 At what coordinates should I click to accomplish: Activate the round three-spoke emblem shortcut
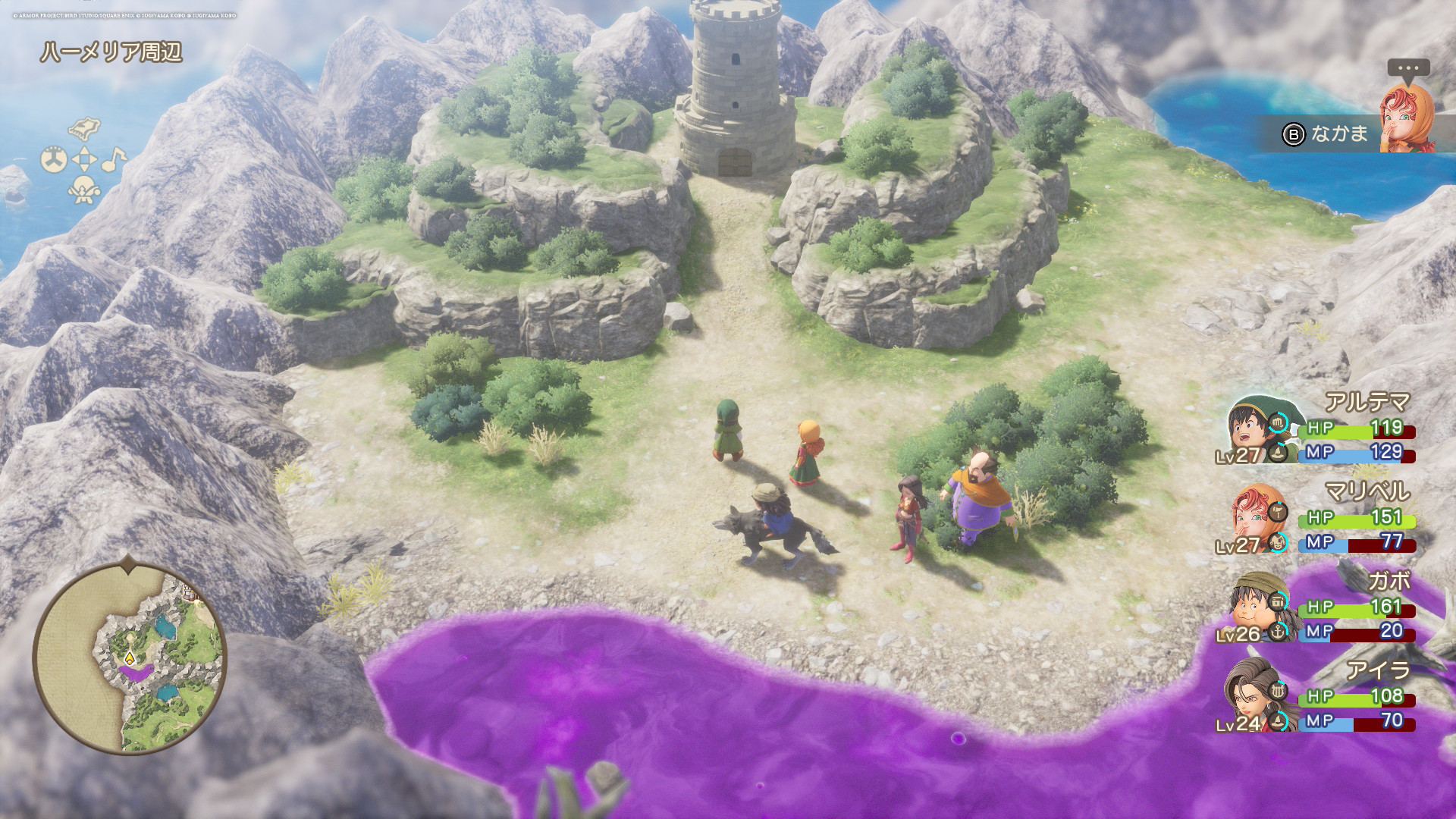[54, 160]
